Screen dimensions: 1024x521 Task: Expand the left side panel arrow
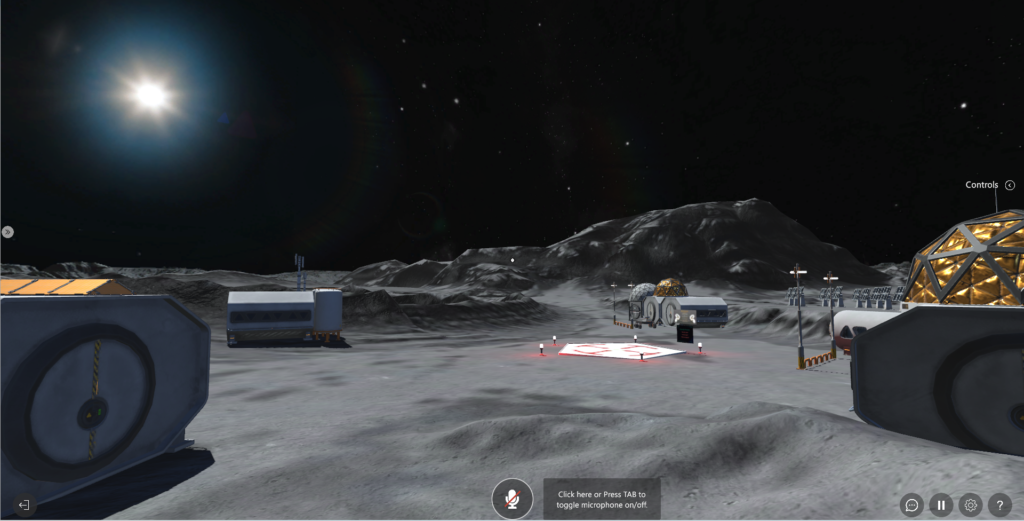[x=8, y=231]
